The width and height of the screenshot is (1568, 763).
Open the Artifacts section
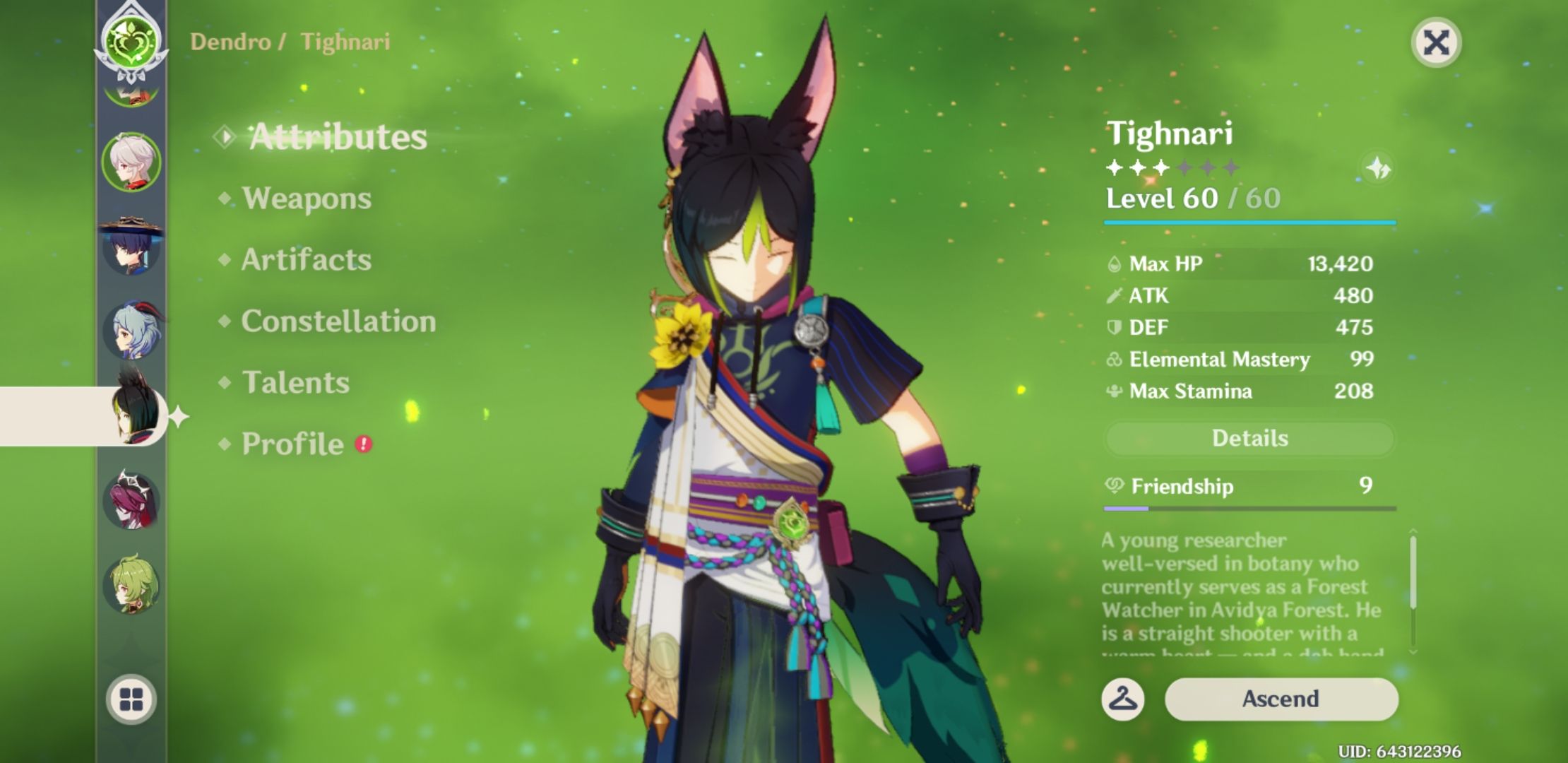pyautogui.click(x=304, y=260)
